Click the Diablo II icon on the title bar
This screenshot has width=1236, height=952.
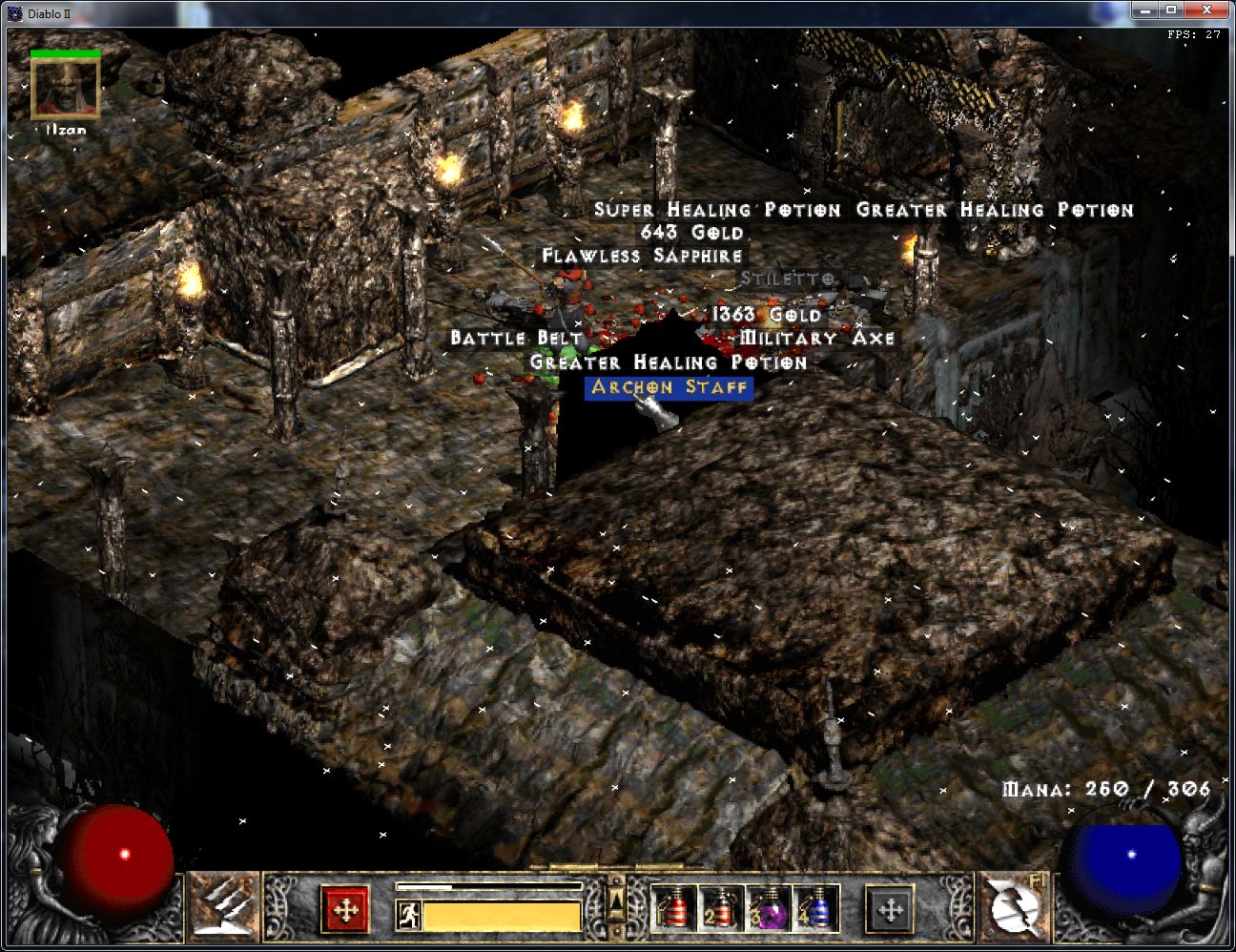click(x=13, y=12)
